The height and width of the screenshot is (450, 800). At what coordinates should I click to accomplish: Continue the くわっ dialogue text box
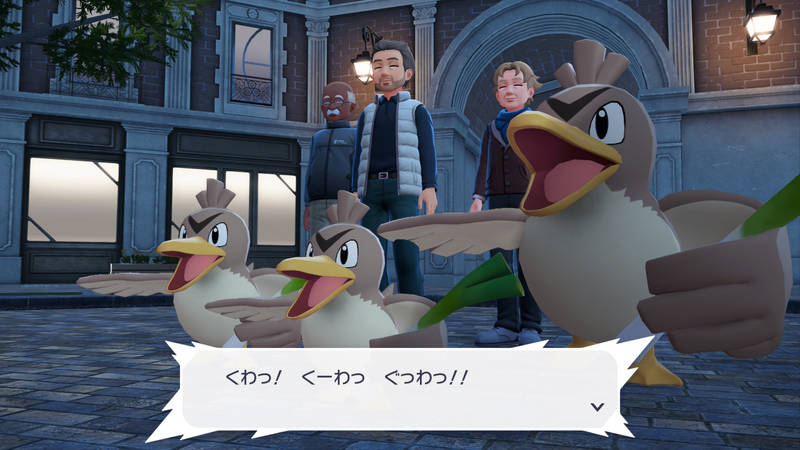click(400, 387)
